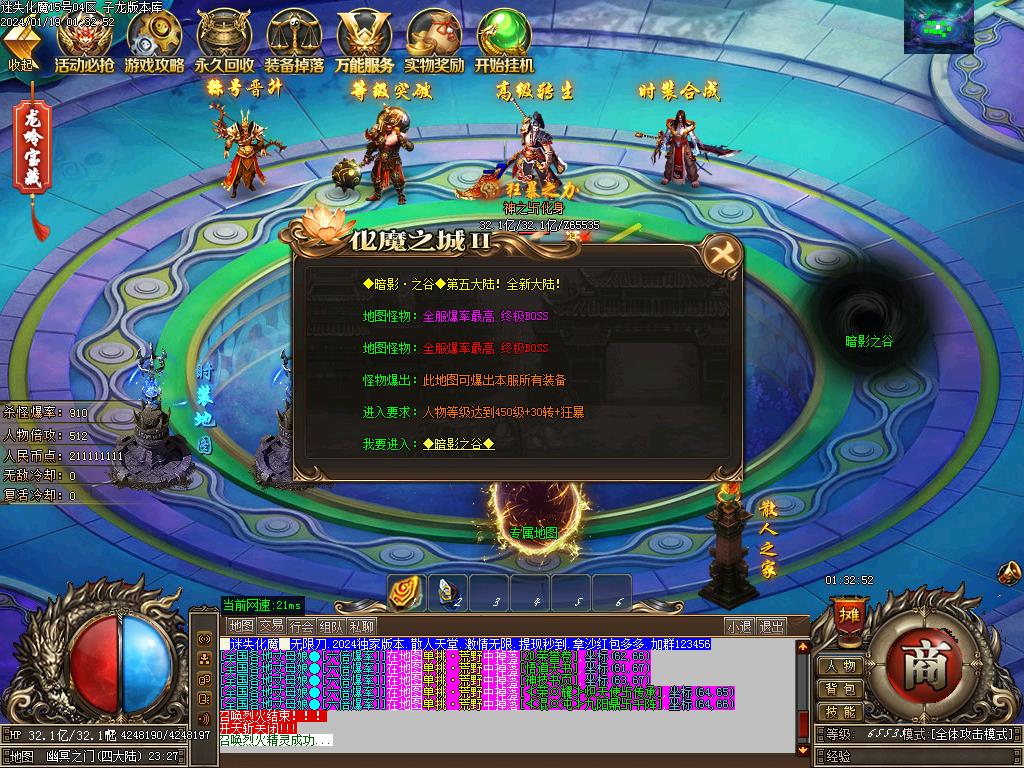This screenshot has width=1024, height=768.
Task: Close the 化魔之城 dialog window
Action: coord(720,254)
